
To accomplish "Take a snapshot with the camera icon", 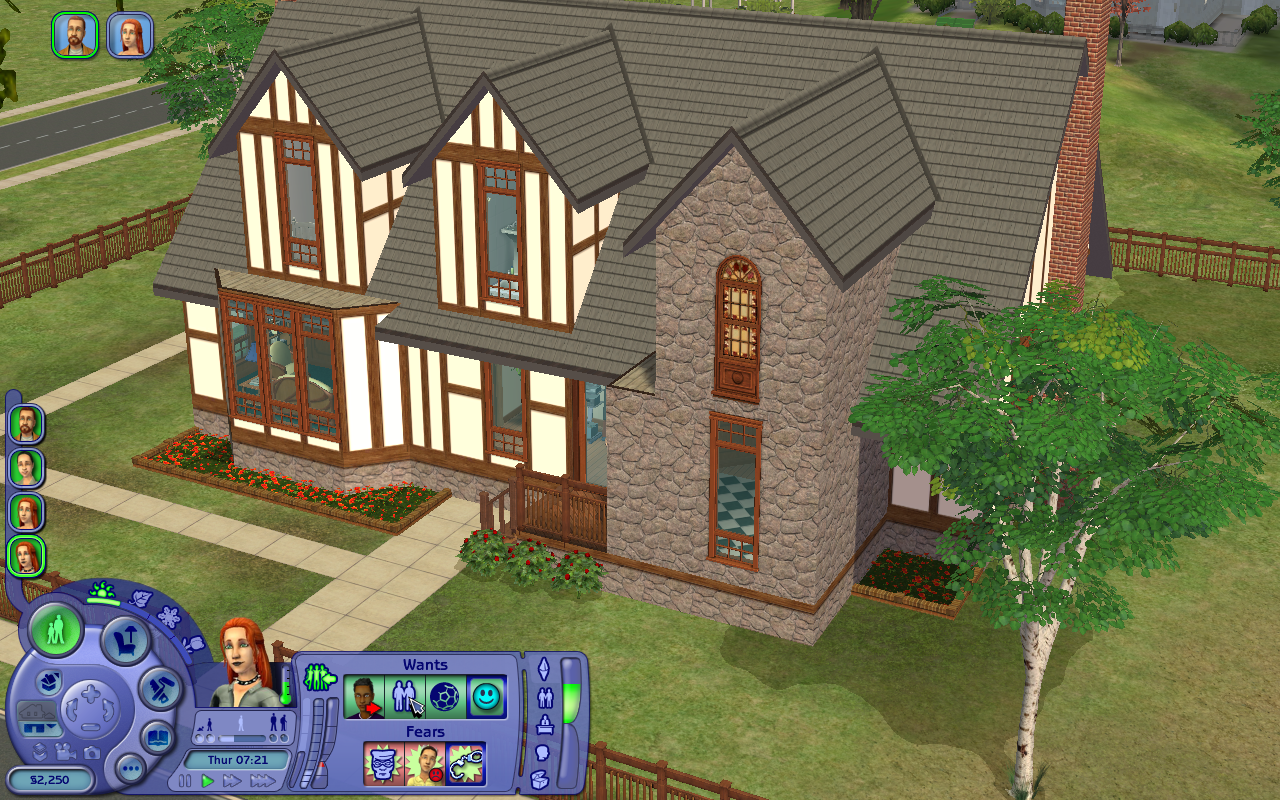I will (90, 753).
